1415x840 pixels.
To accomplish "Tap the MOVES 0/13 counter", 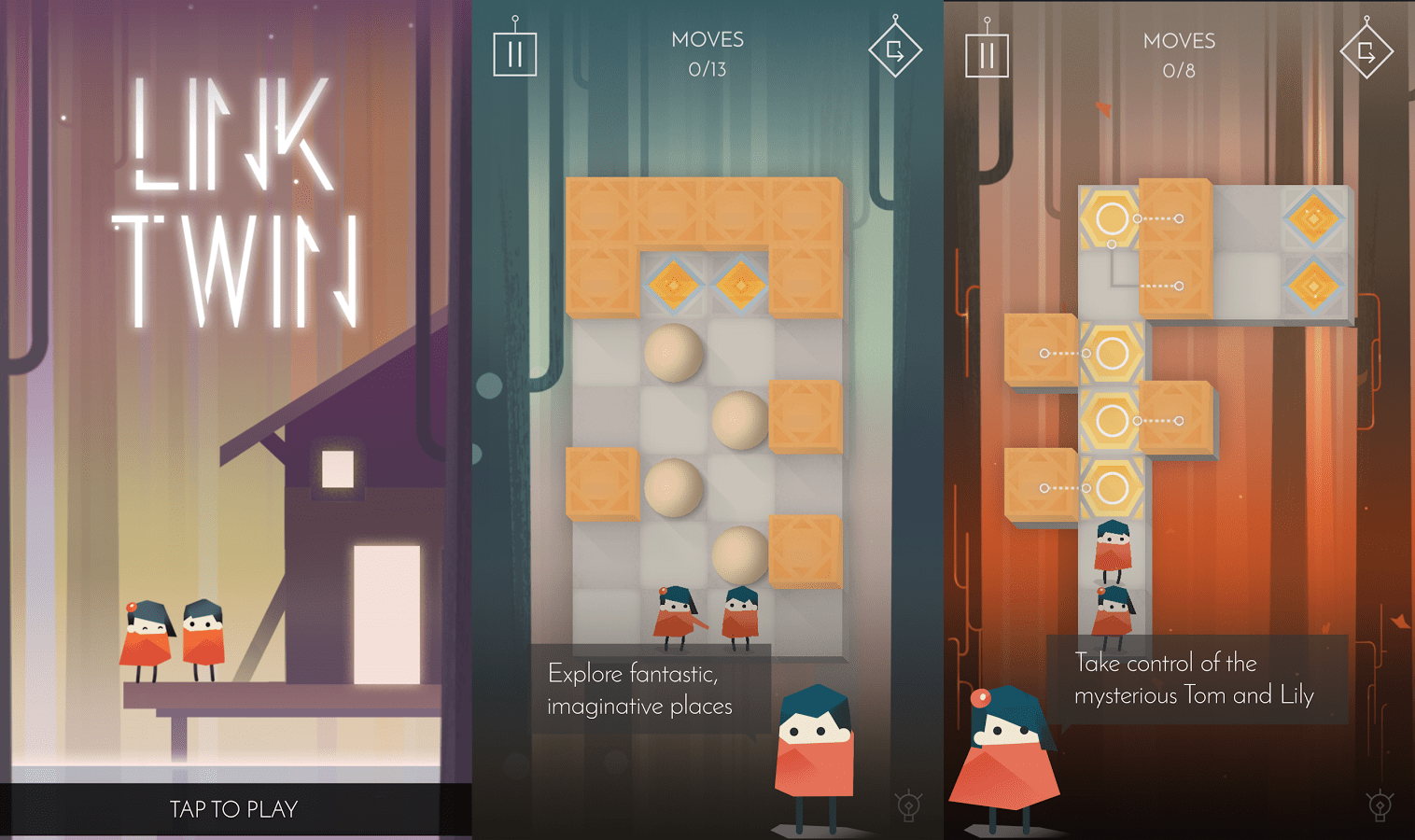I will pyautogui.click(x=707, y=53).
